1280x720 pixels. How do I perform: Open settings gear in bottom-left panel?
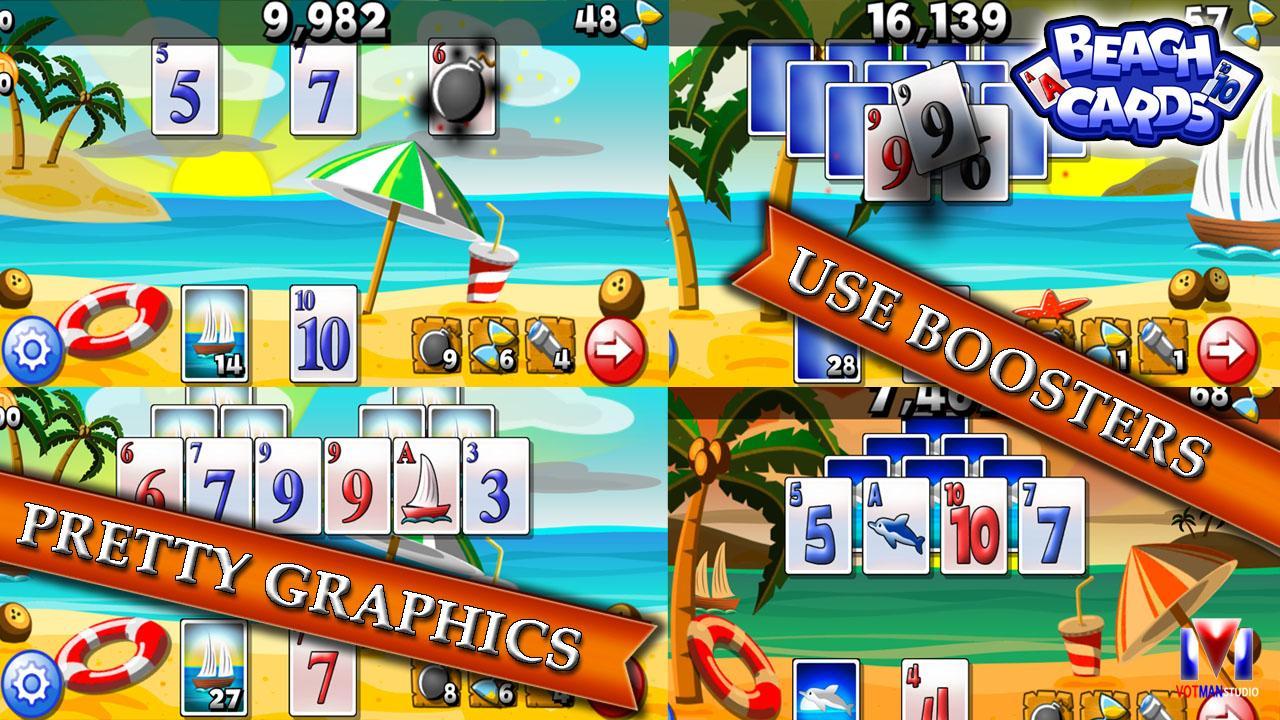click(x=30, y=680)
